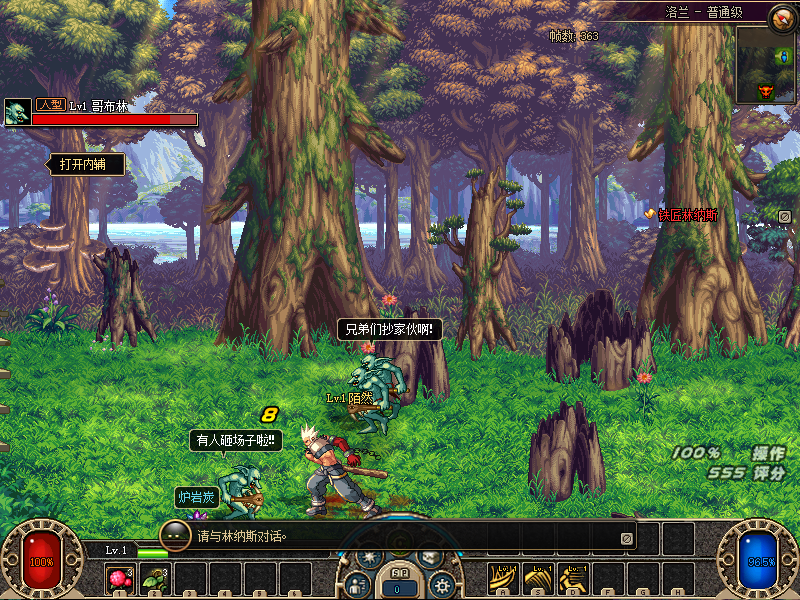Open the gear settings button
Screen dimensions: 800x600
coord(442,585)
